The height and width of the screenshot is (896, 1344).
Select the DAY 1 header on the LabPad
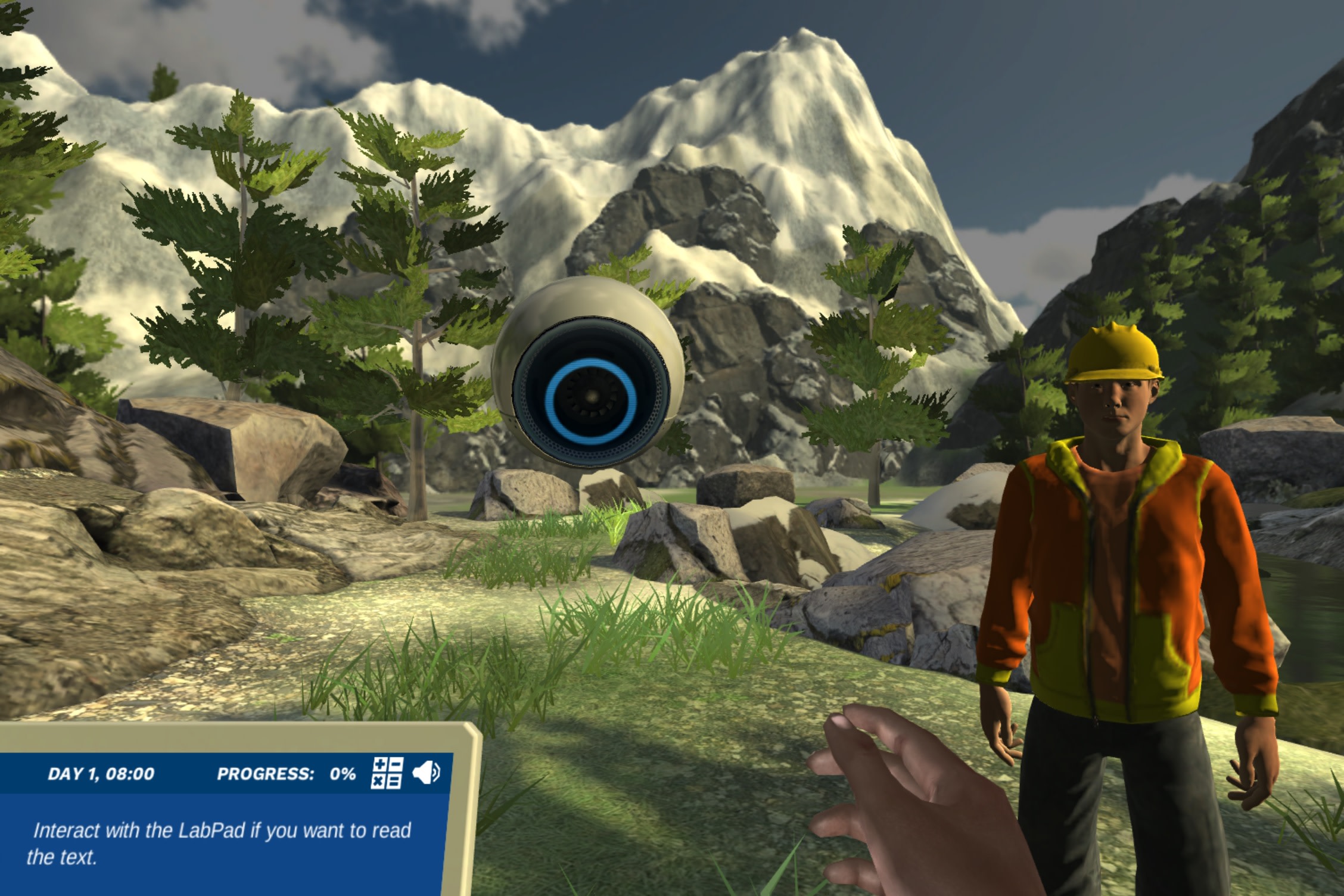101,772
